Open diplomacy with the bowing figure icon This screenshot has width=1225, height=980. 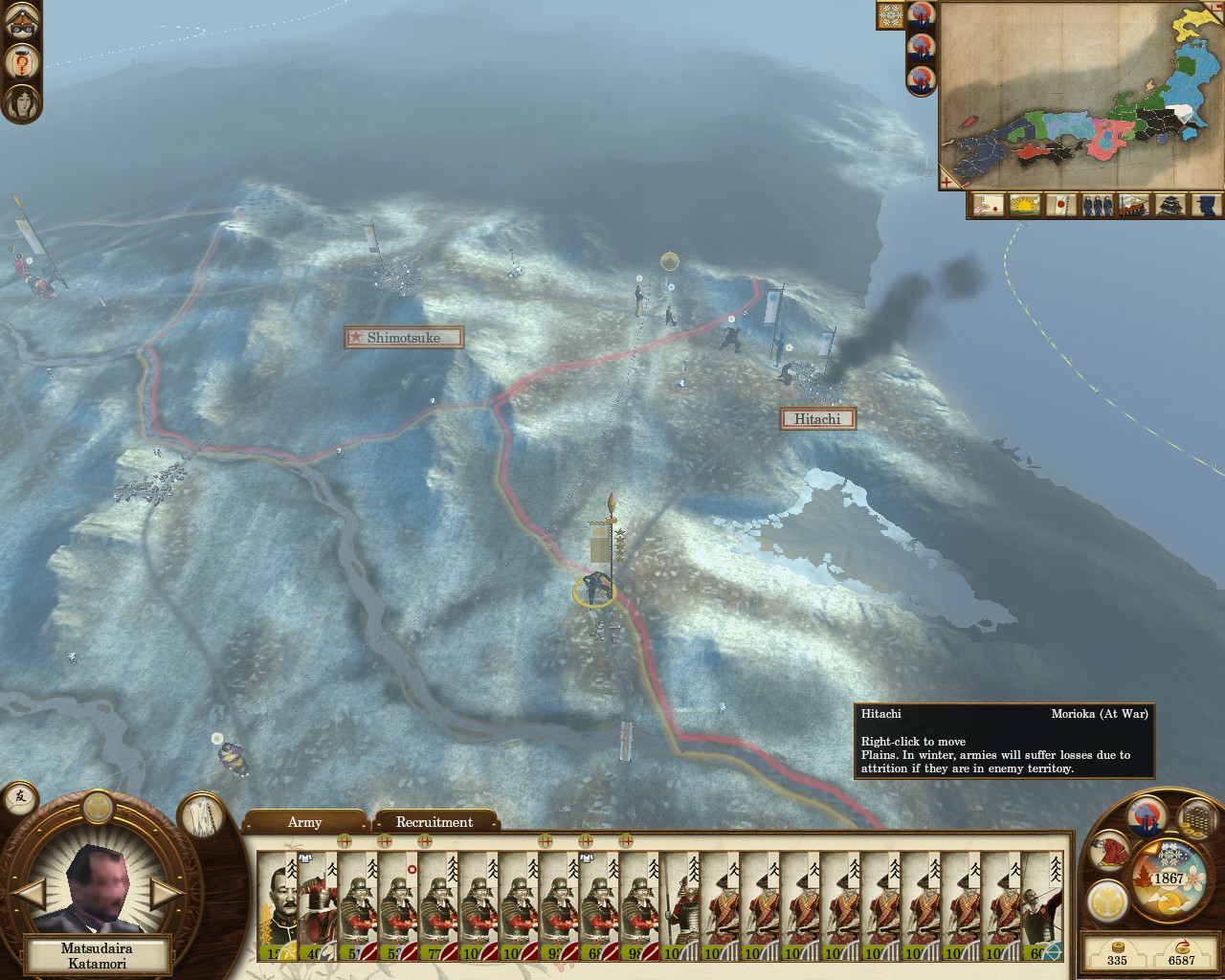(1110, 850)
